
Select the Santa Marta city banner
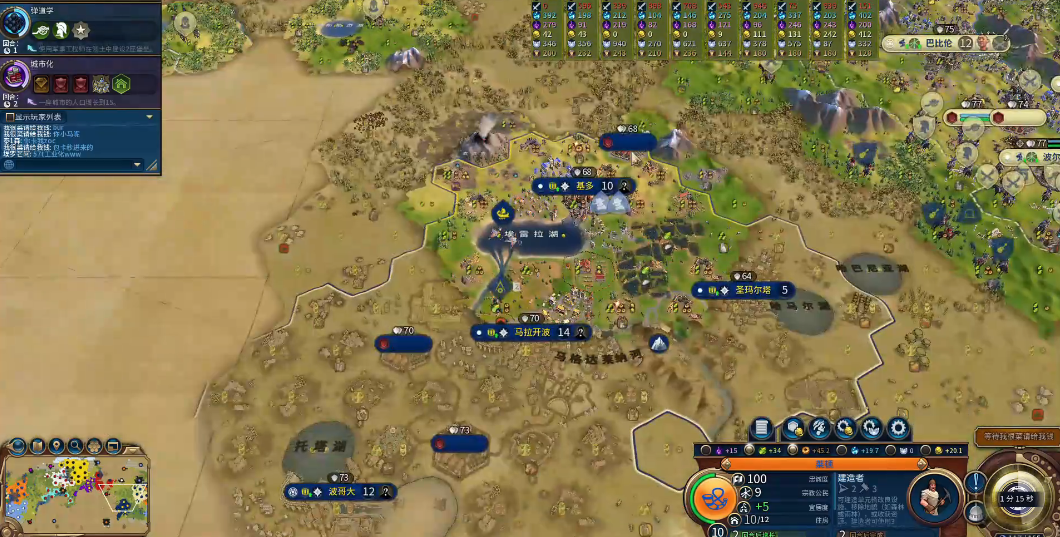click(x=748, y=290)
